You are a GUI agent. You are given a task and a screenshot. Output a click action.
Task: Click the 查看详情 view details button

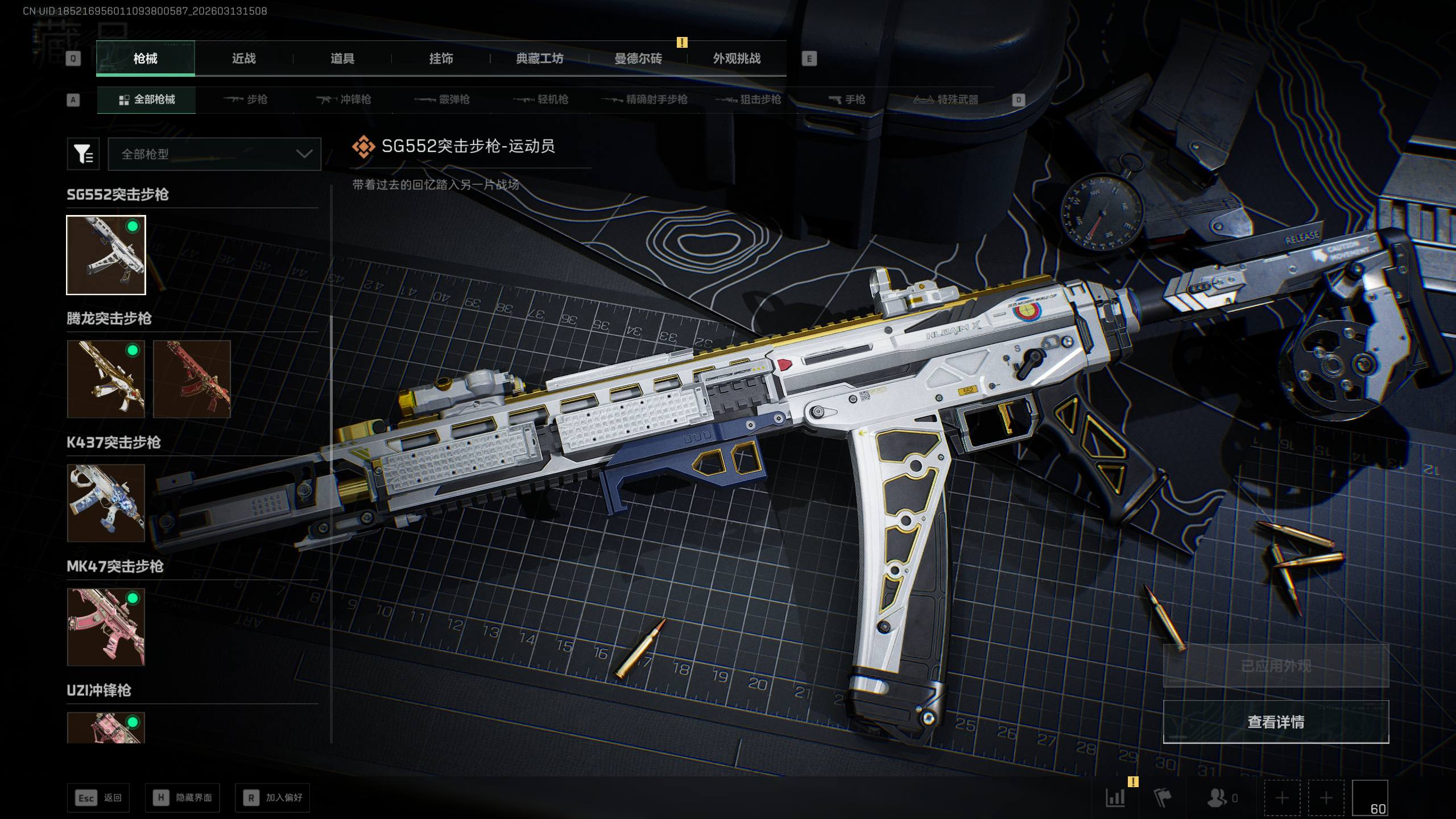pyautogui.click(x=1276, y=722)
